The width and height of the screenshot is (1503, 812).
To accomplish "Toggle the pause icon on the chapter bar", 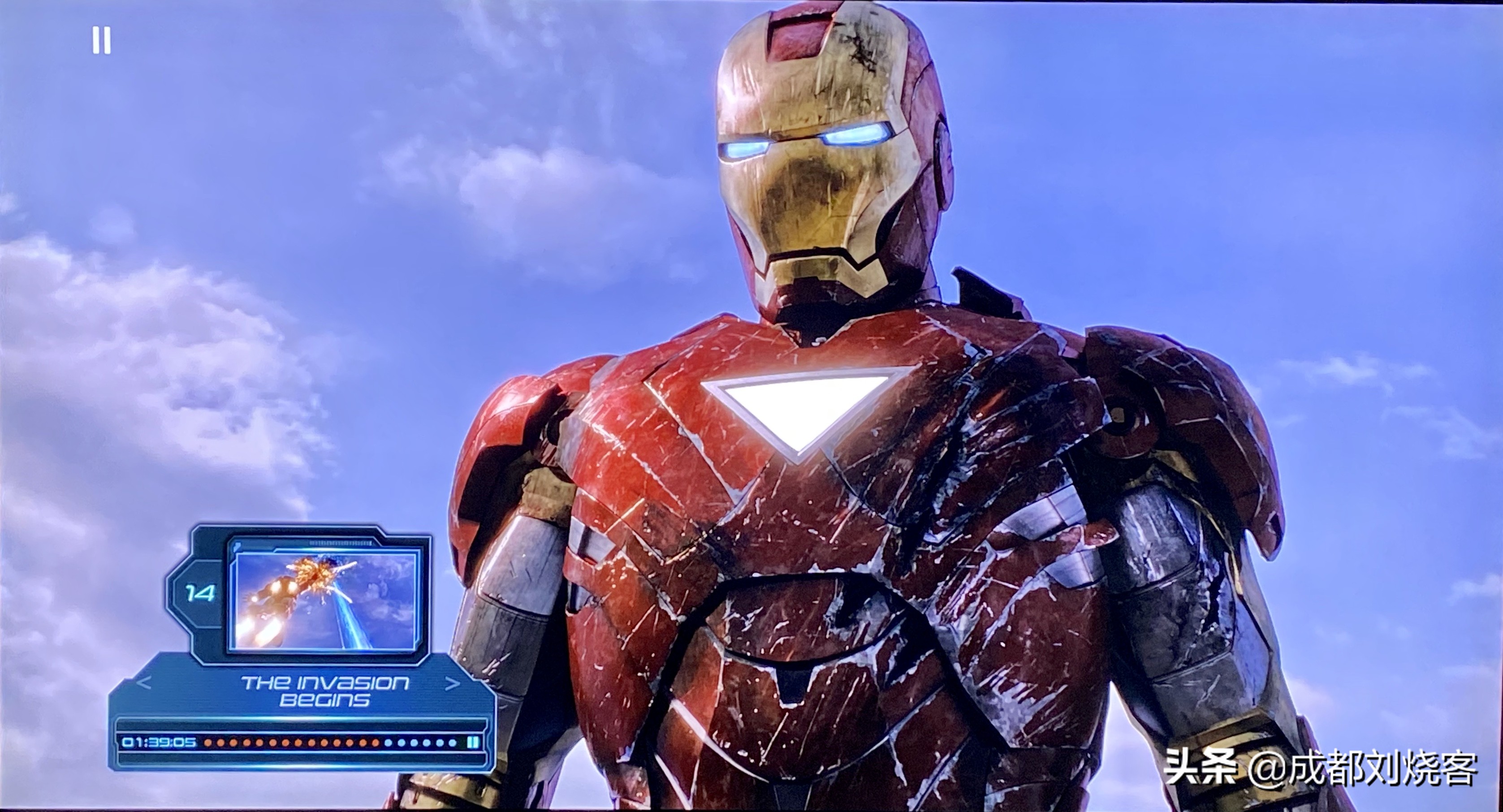I will tap(473, 742).
